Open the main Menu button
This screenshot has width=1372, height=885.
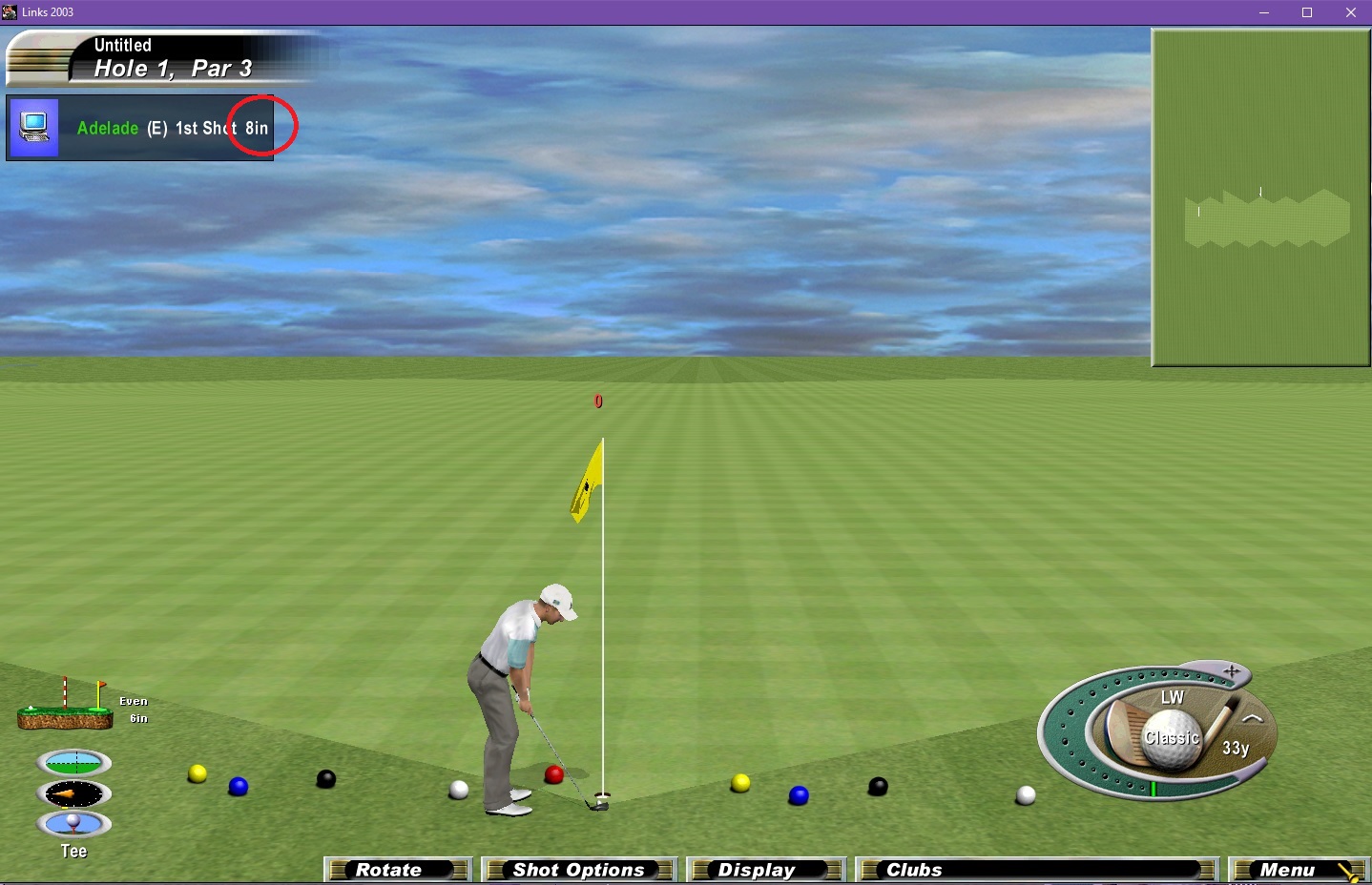[x=1297, y=870]
